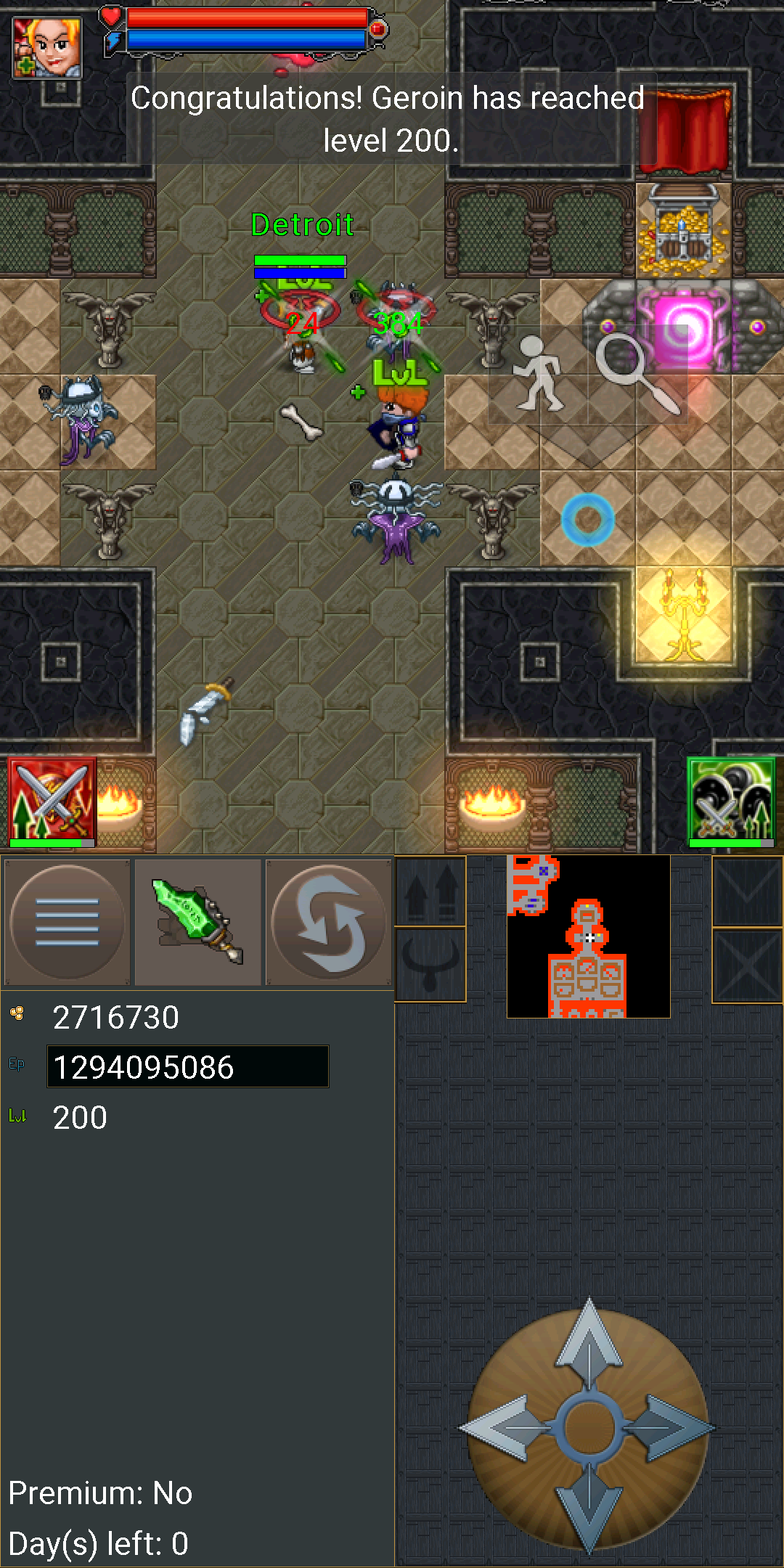Select the experience points value field
This screenshot has height=1568, width=784.
coord(187,1067)
